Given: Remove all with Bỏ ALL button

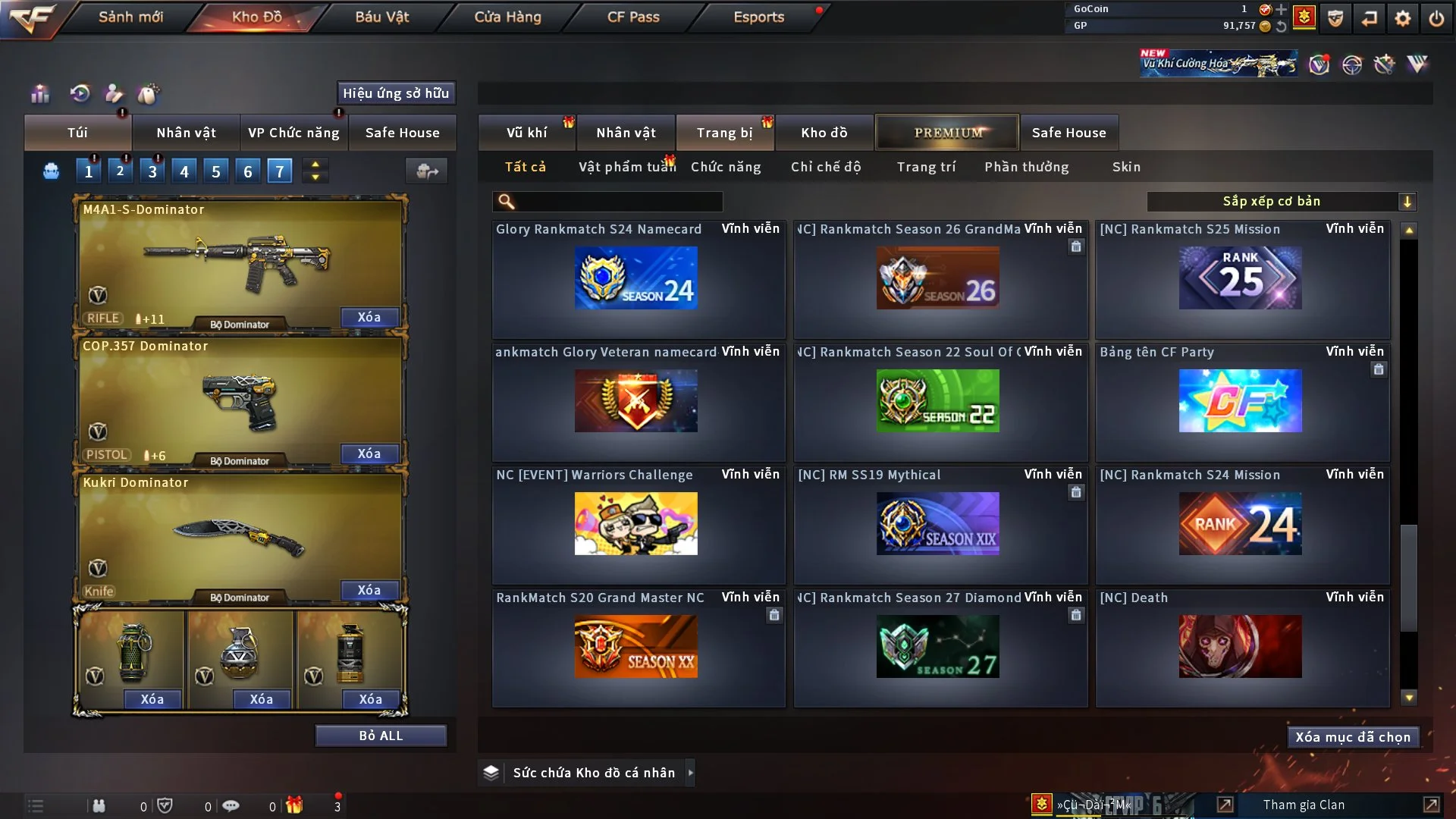Looking at the screenshot, I should 381,736.
